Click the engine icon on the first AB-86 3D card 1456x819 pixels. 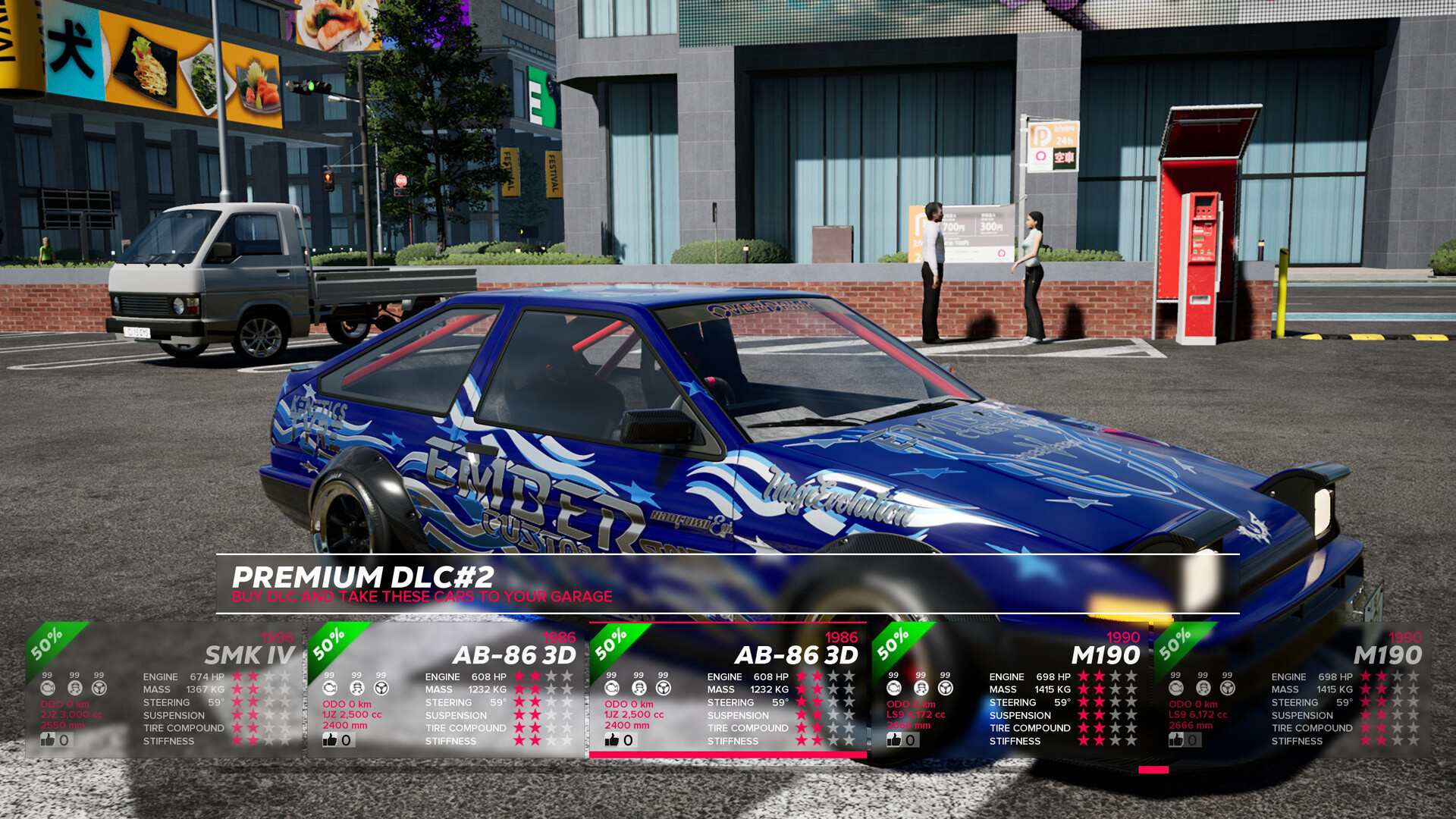[x=329, y=689]
